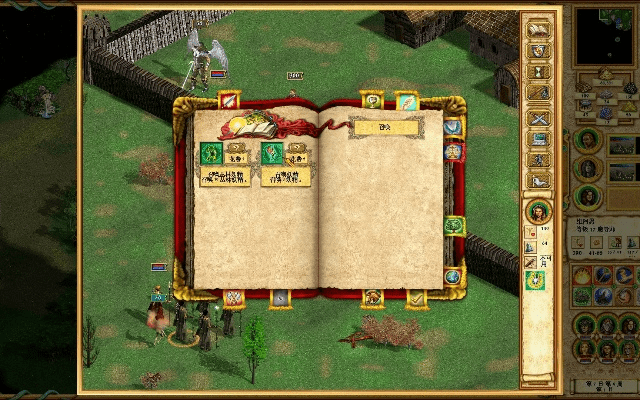Image resolution: width=640 pixels, height=400 pixels.
Task: Open the spellbook toolbar button
Action: coord(539,31)
